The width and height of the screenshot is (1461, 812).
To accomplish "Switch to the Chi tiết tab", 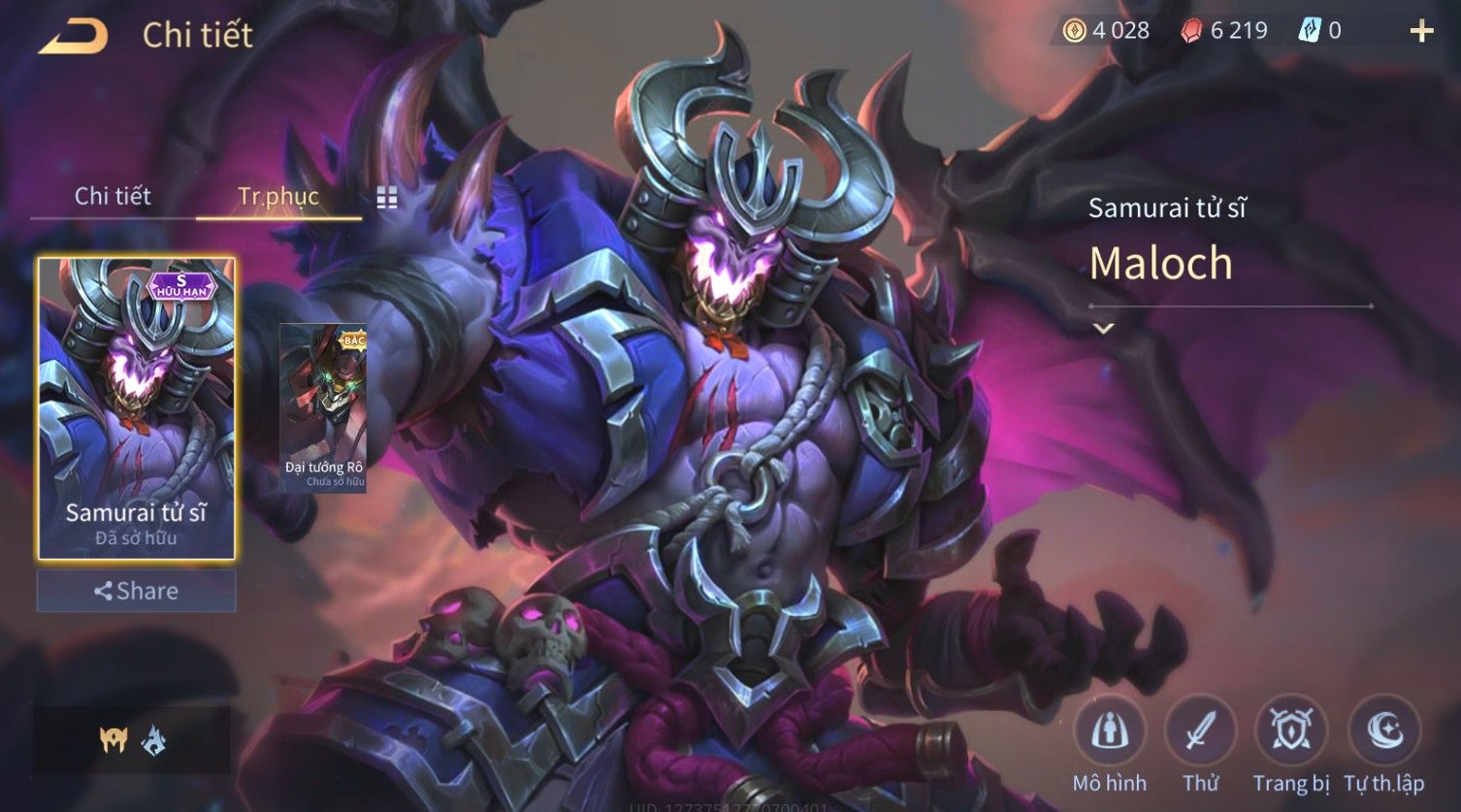I will point(113,196).
